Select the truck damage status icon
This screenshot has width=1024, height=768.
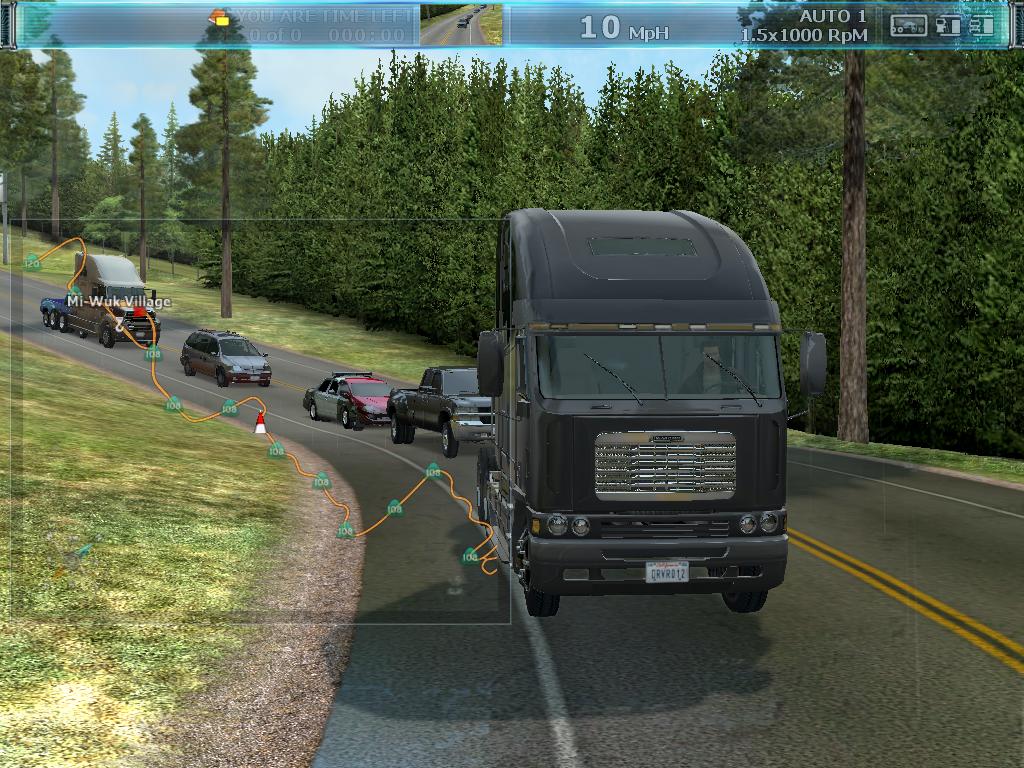982,26
